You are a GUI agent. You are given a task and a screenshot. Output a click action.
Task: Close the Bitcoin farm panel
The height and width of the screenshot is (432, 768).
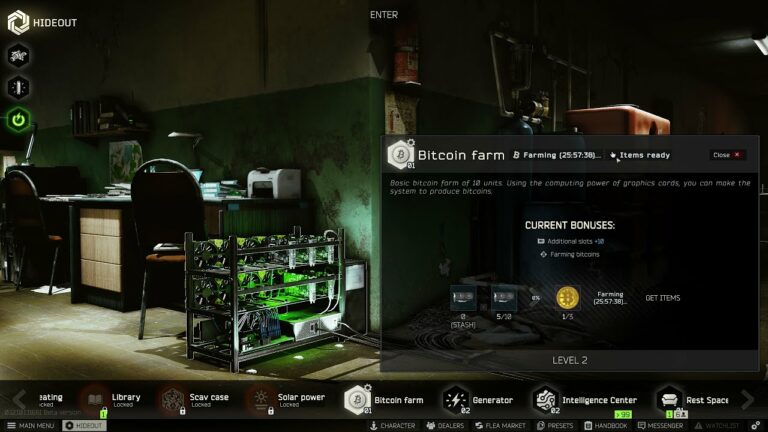727,155
